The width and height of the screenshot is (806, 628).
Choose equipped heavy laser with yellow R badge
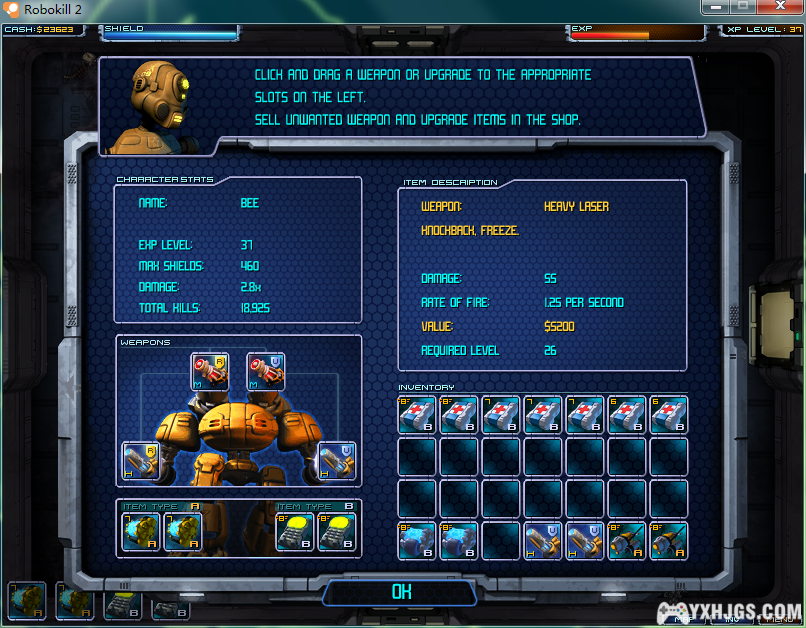click(141, 461)
